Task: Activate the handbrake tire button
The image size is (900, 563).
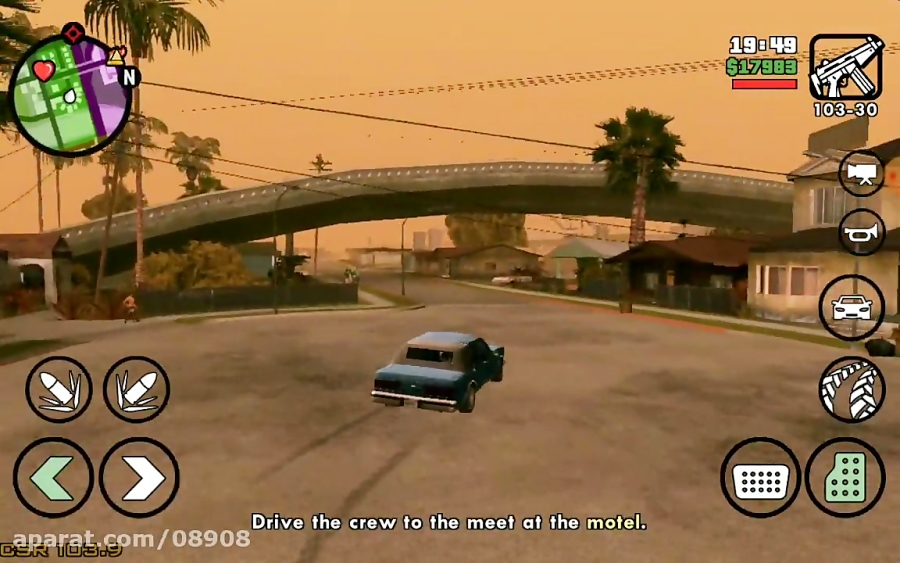Action: click(x=851, y=387)
